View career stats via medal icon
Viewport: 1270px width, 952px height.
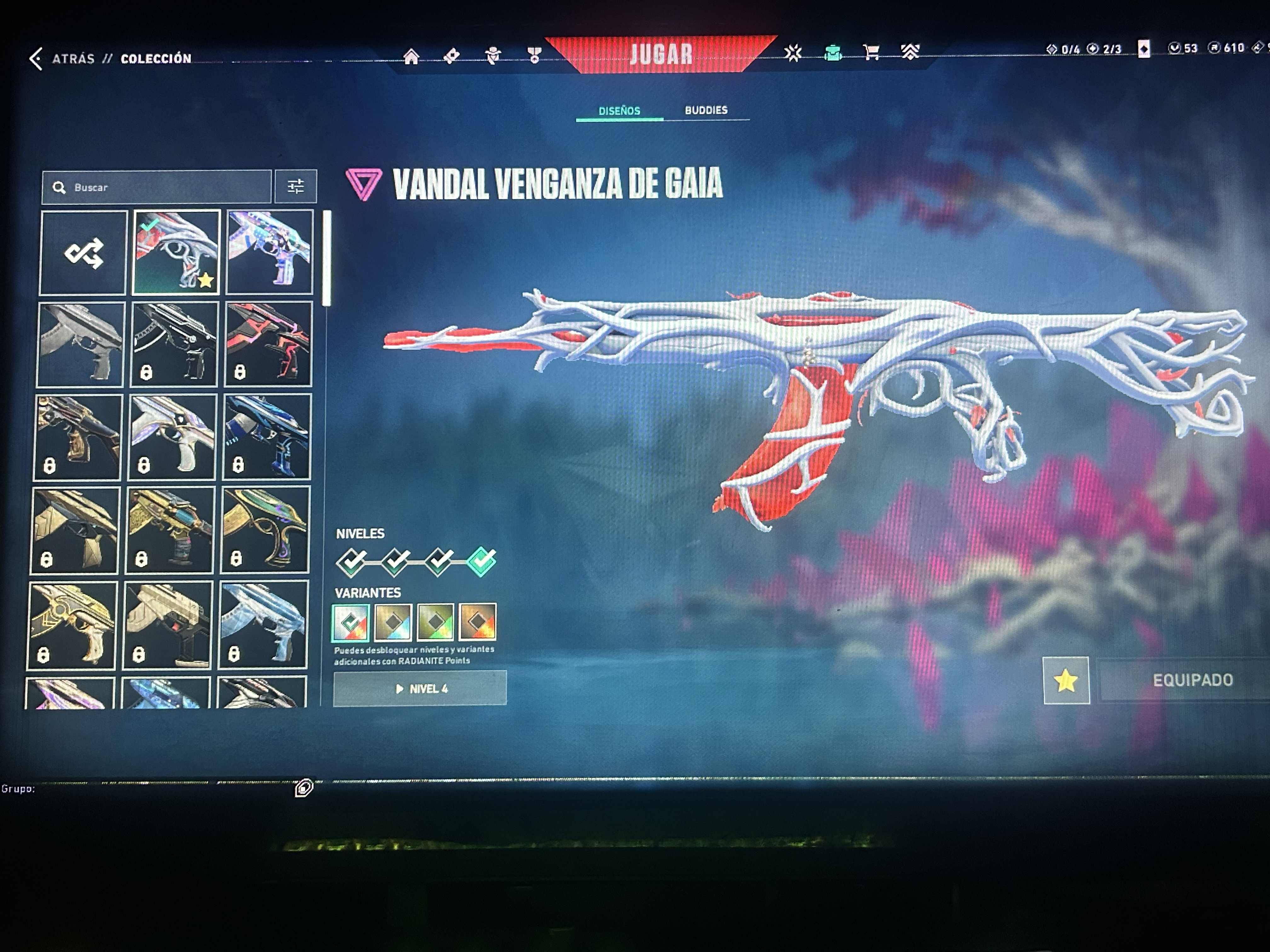[535, 56]
